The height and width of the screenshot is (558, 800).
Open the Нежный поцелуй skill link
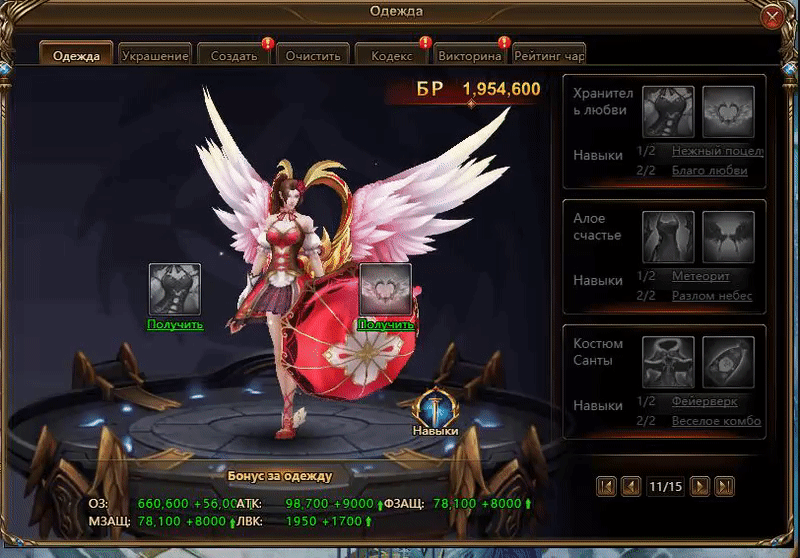(717, 151)
